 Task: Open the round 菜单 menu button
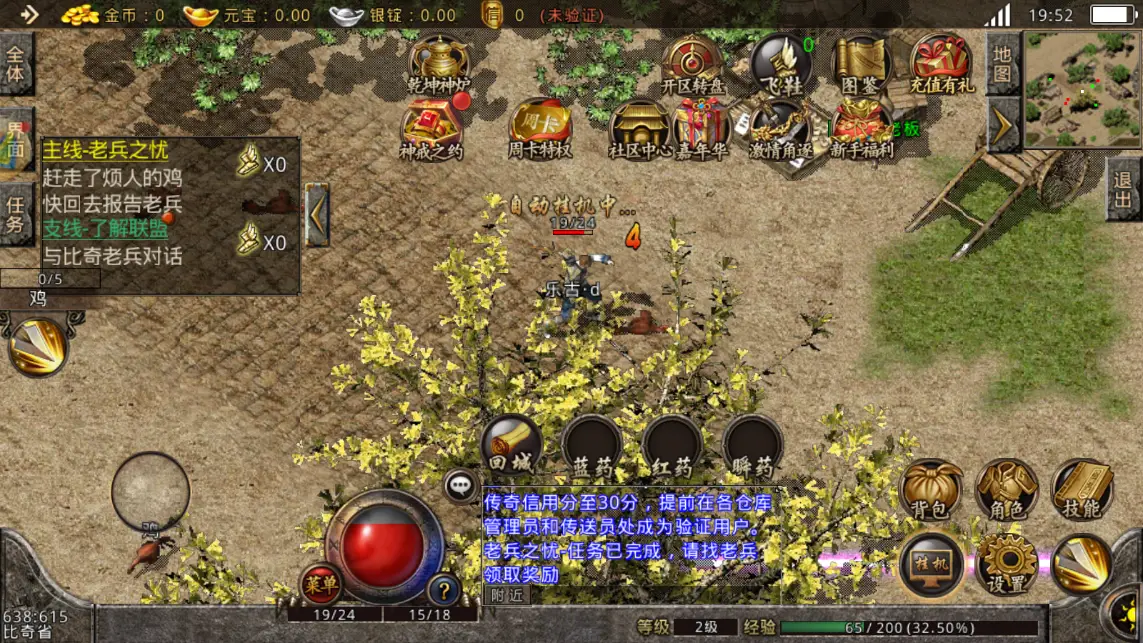321,584
